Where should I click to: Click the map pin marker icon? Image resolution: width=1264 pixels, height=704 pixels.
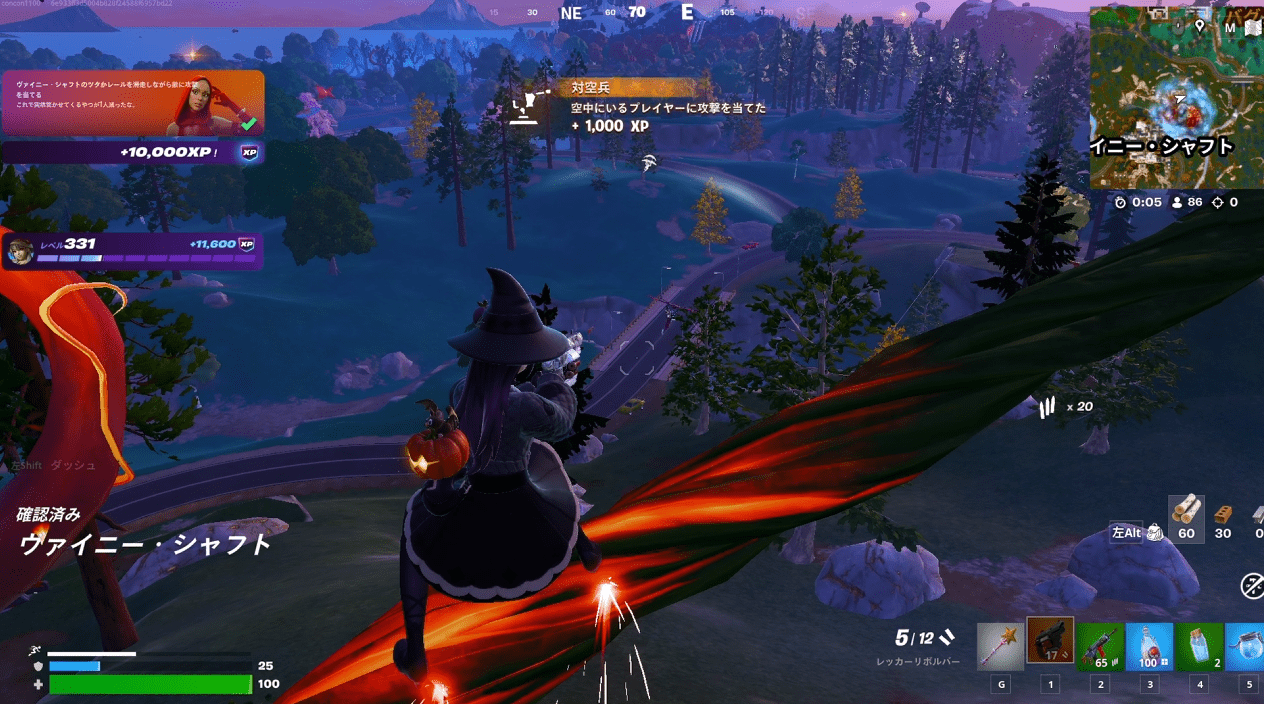coord(1199,24)
